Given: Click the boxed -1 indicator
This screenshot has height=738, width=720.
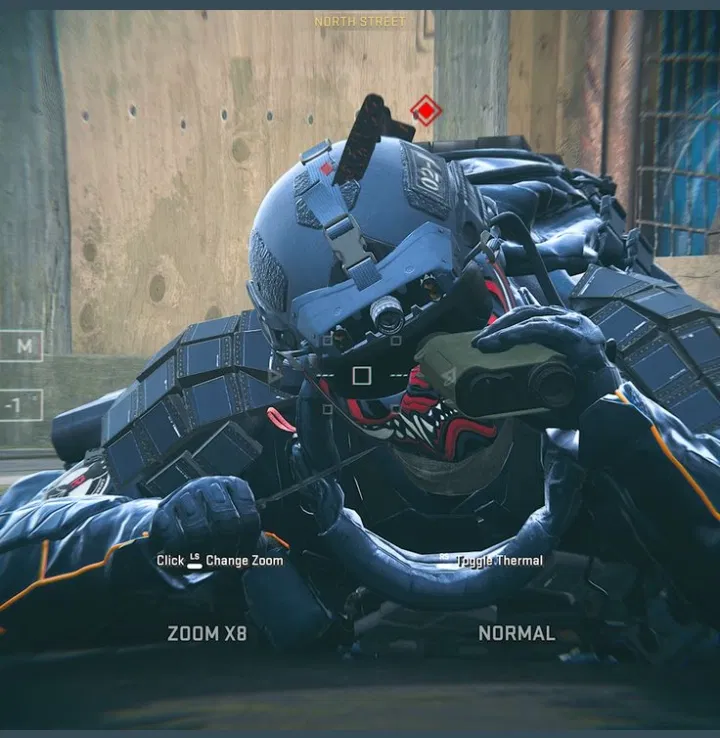Looking at the screenshot, I should [x=22, y=405].
